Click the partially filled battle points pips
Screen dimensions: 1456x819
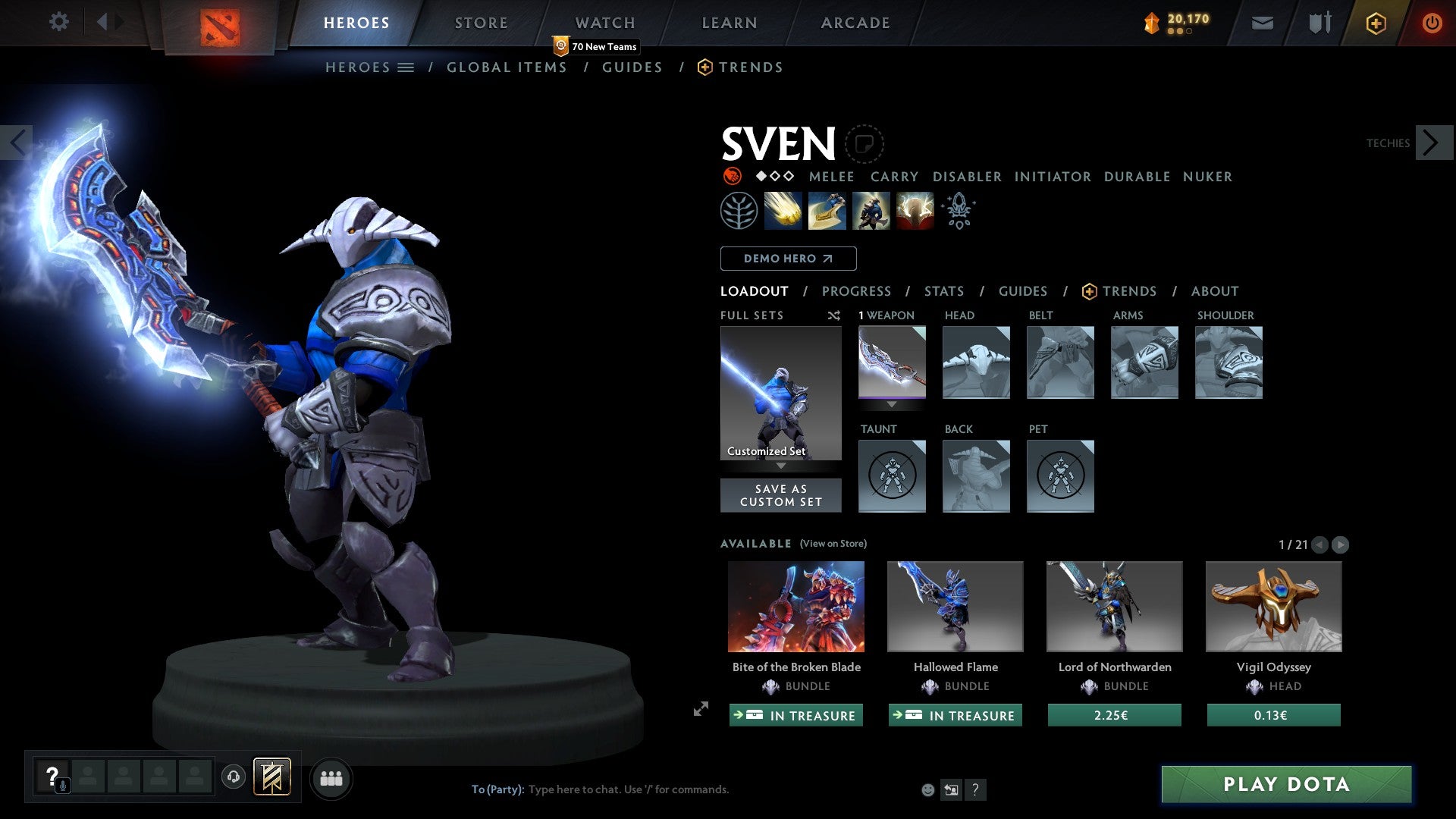pos(1178,32)
